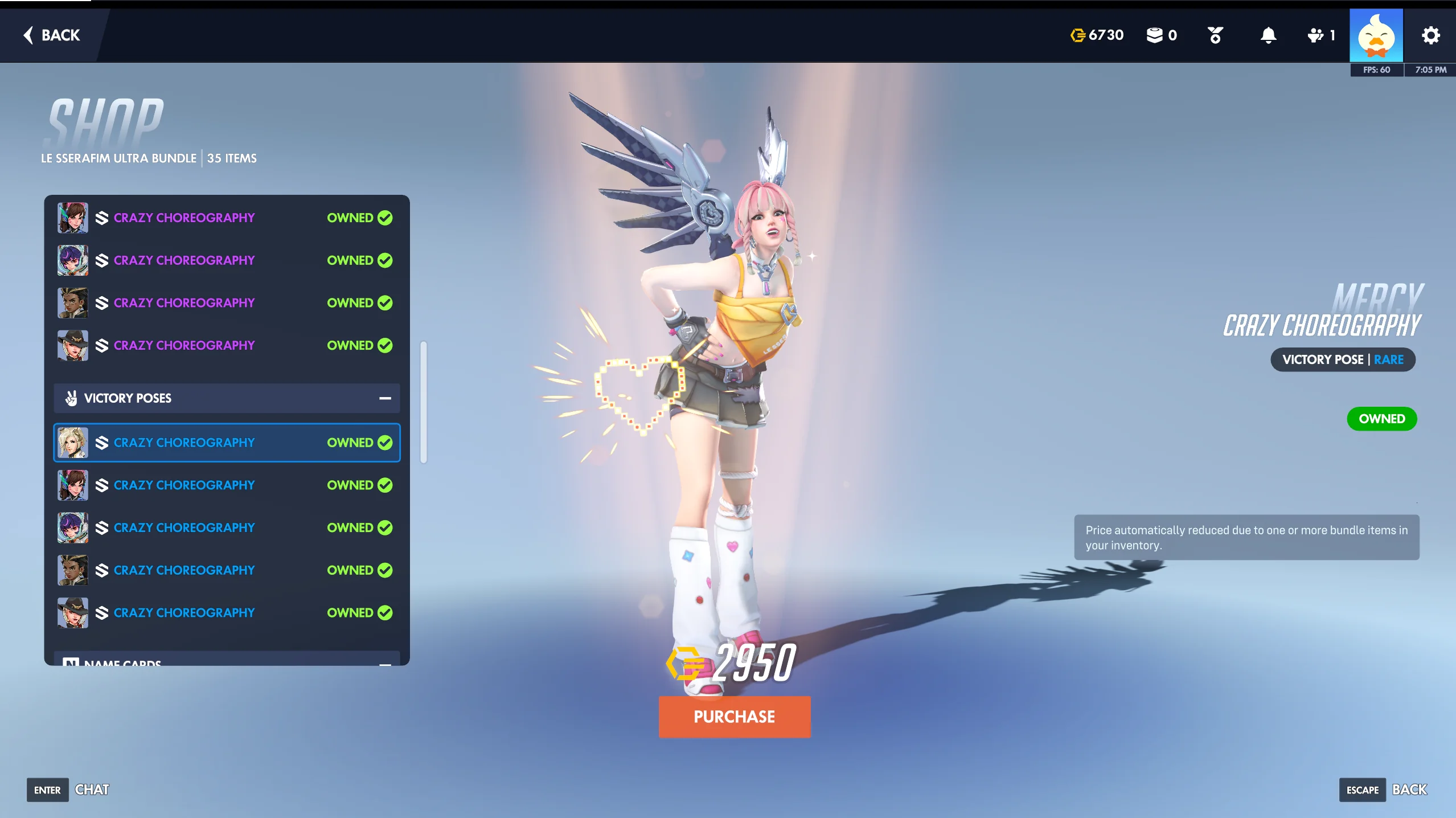1456x818 pixels.
Task: Click the Owned checkmark on the top list item
Action: tap(385, 217)
